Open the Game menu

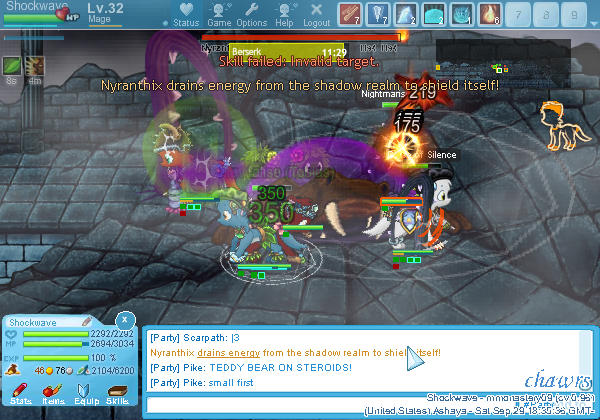click(219, 15)
